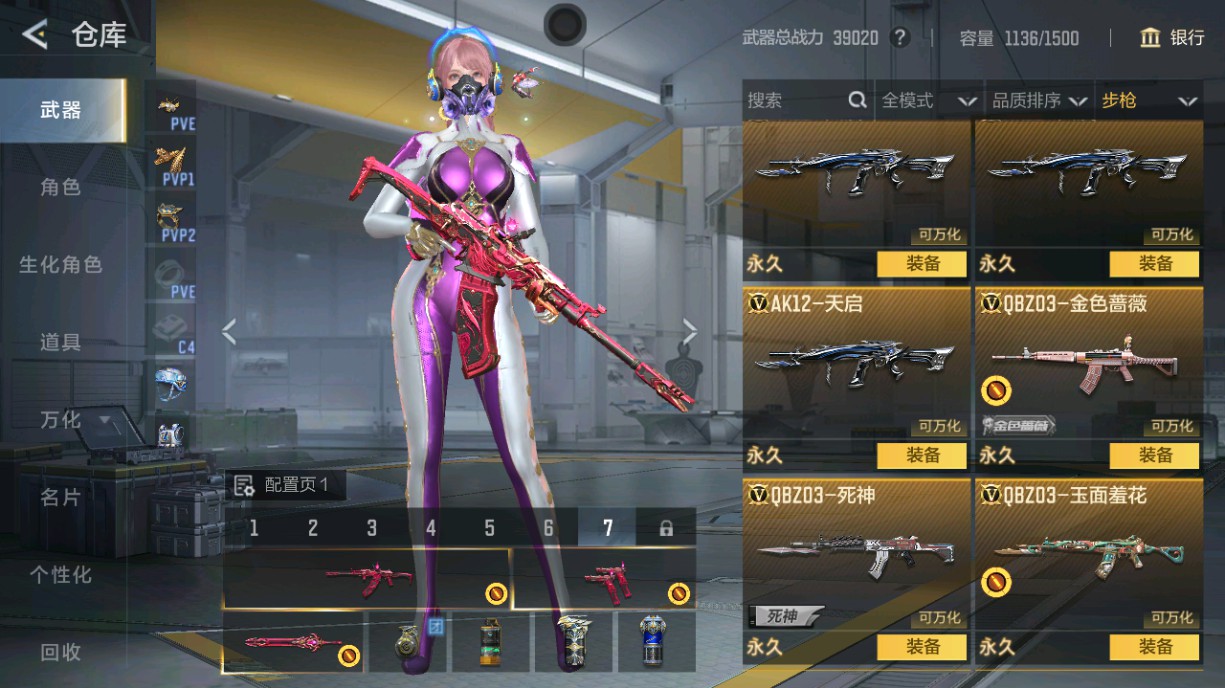Open the 银行 bank
The width and height of the screenshot is (1225, 688).
click(1172, 38)
